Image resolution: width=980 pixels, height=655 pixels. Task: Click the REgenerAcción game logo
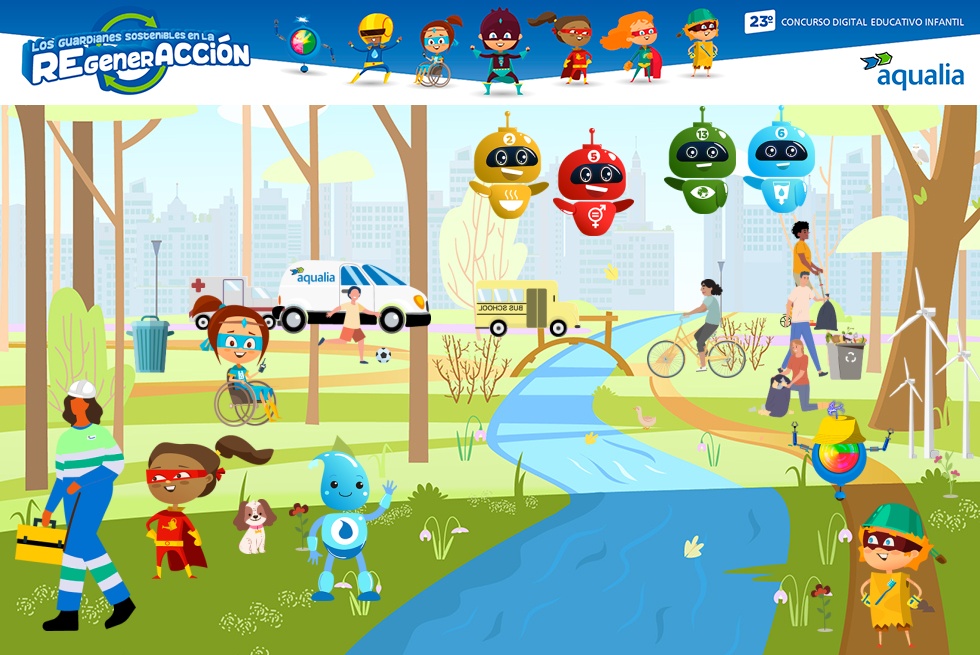[136, 53]
